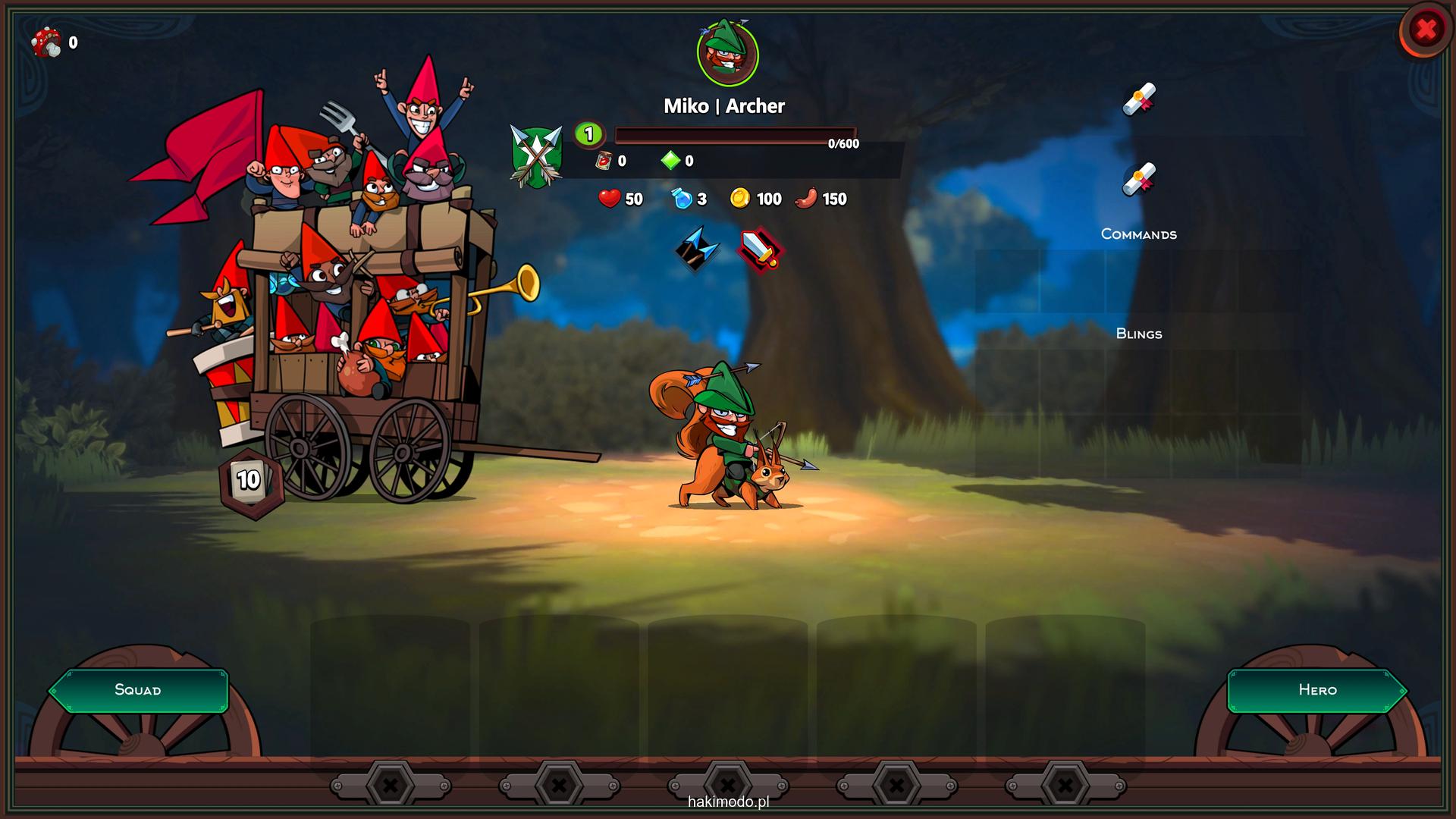Click the archer class crossed-arrows shield emblem
This screenshot has width=1456, height=819.
[537, 157]
